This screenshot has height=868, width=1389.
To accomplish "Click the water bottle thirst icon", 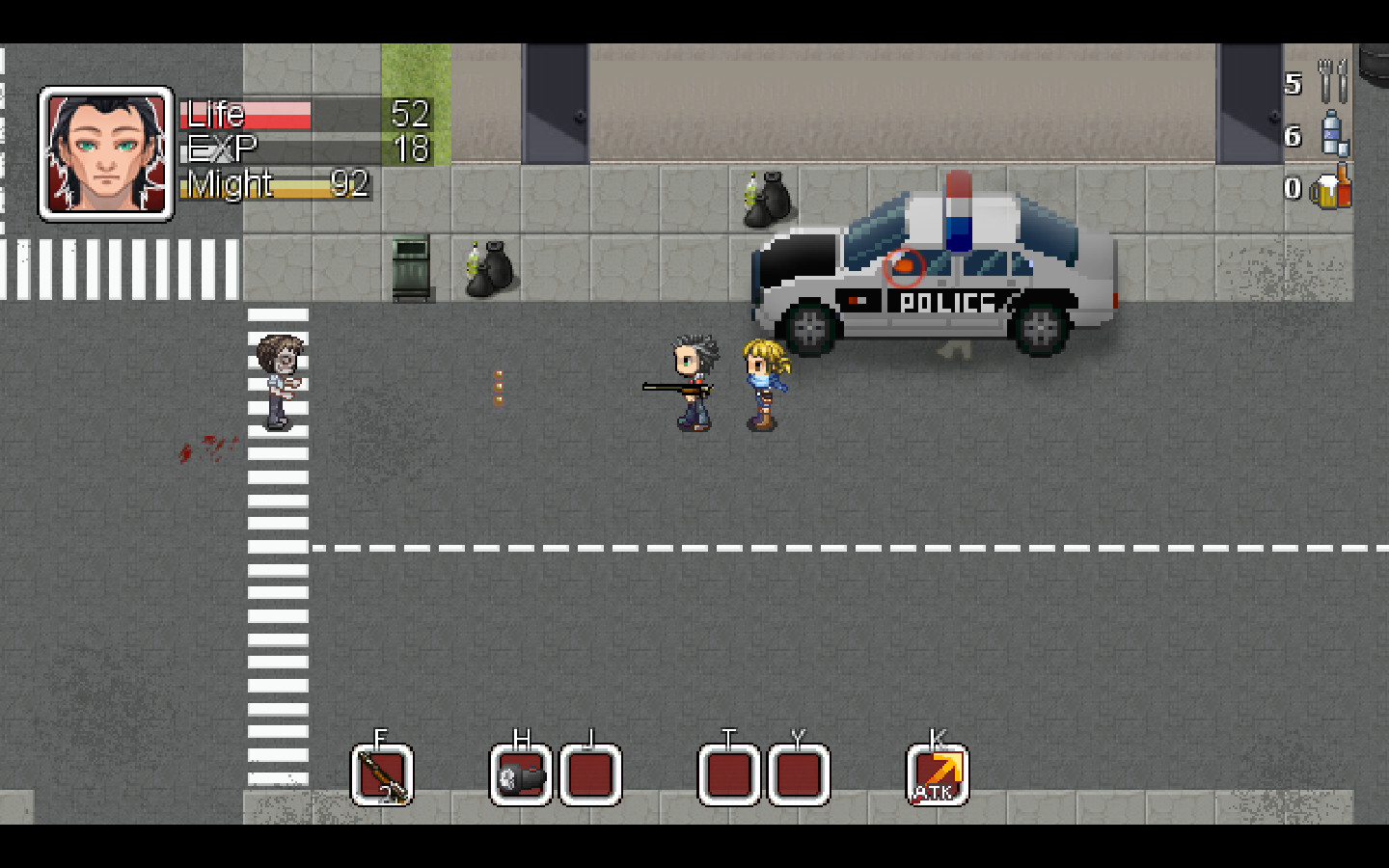I will 1334,133.
